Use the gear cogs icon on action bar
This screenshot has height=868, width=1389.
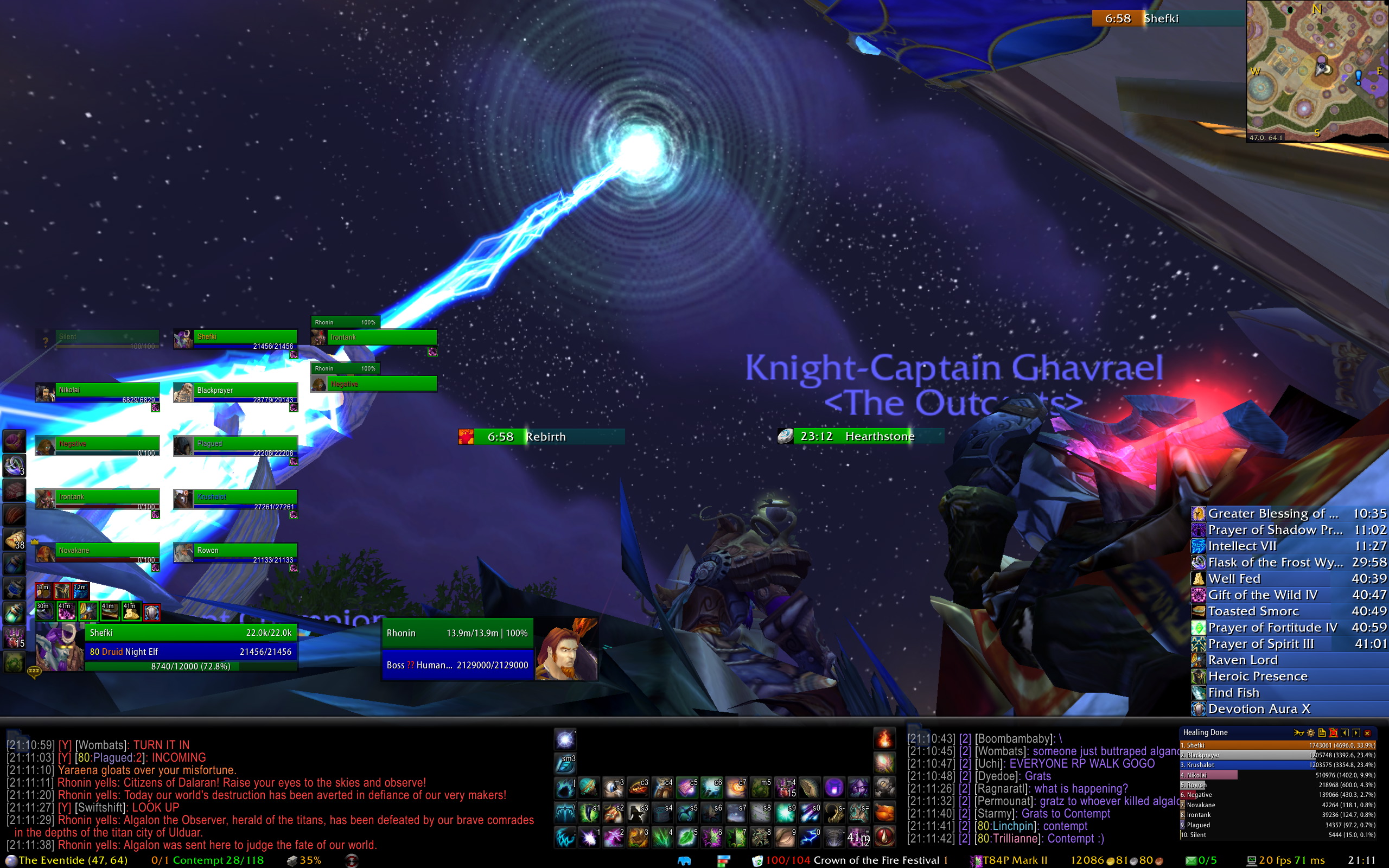(x=884, y=788)
